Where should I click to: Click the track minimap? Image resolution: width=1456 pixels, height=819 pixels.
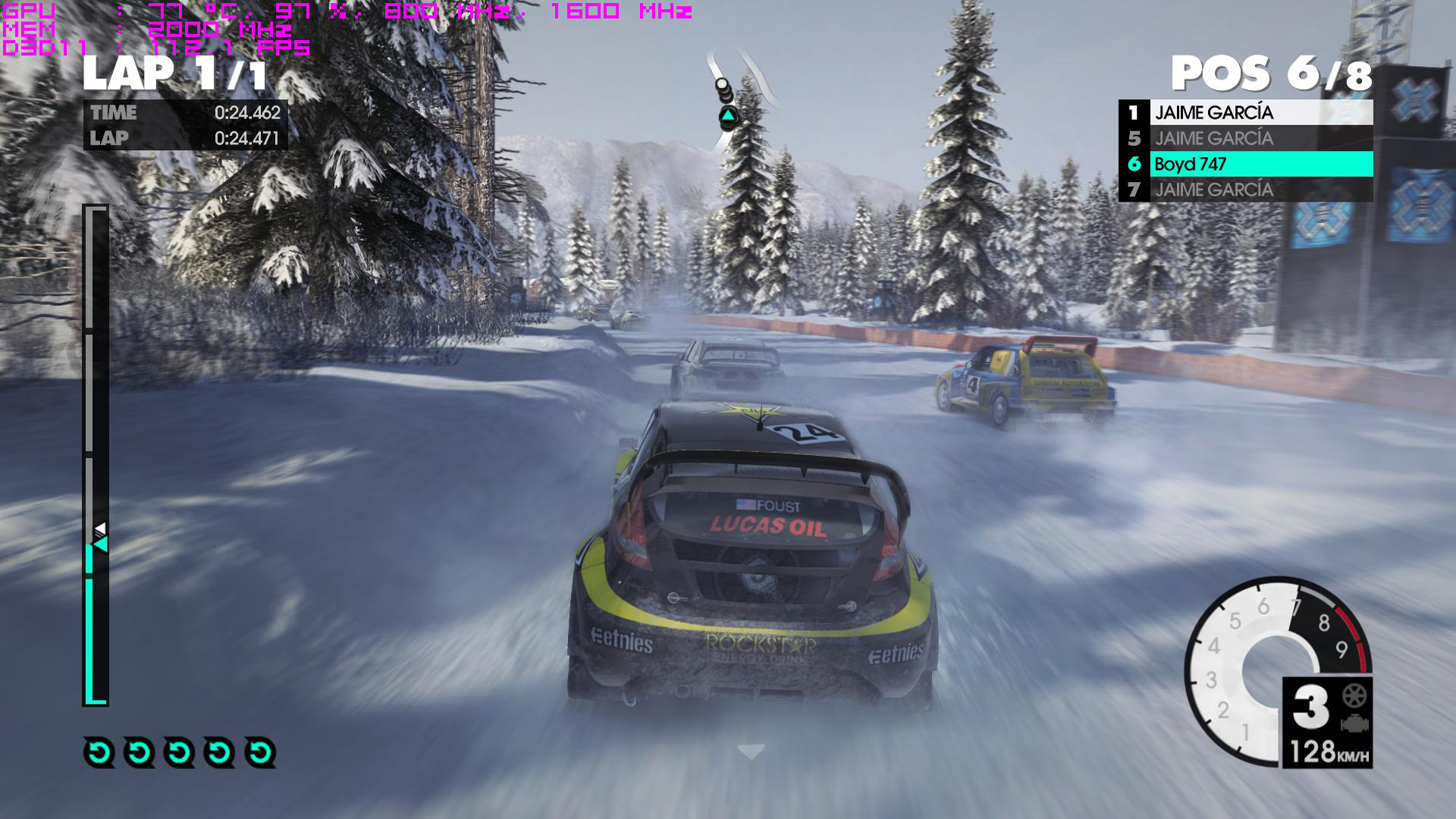click(x=739, y=87)
